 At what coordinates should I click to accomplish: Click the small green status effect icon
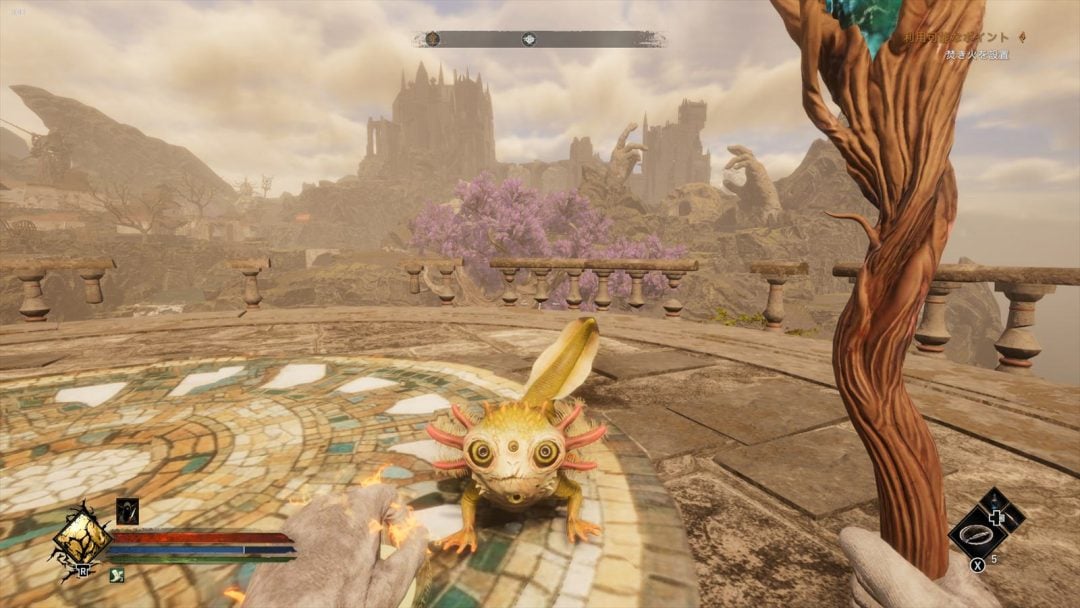[117, 575]
